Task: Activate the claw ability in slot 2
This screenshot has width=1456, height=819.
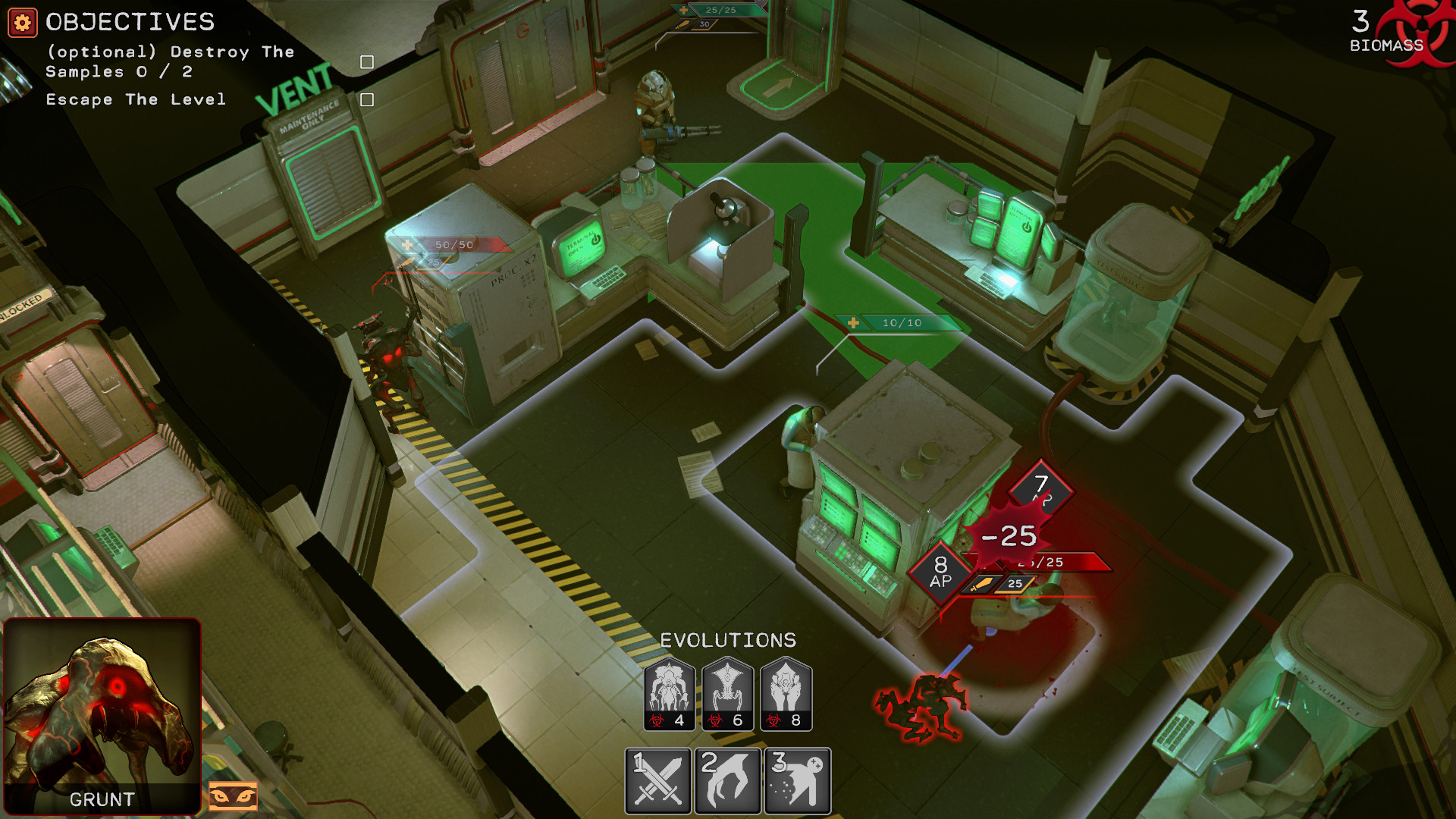Action: pyautogui.click(x=726, y=778)
